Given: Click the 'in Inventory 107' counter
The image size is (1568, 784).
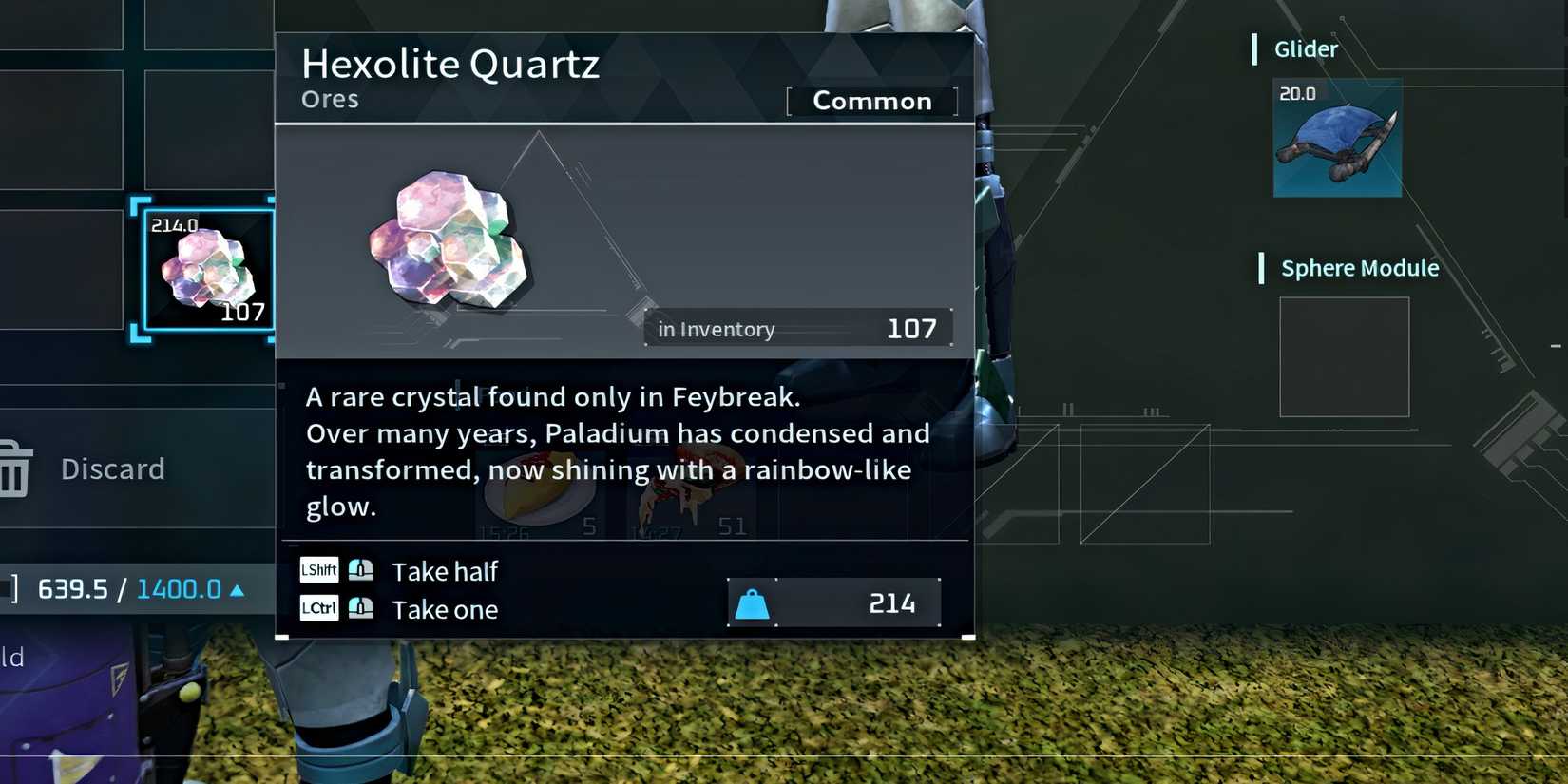Looking at the screenshot, I should 797,328.
